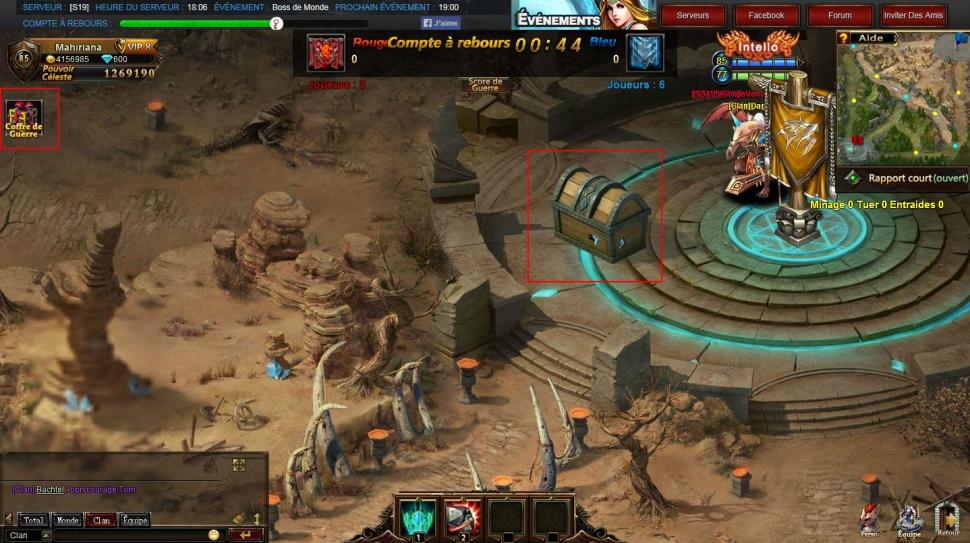
Task: Open the Coffre de Guerre icon
Action: [x=24, y=119]
